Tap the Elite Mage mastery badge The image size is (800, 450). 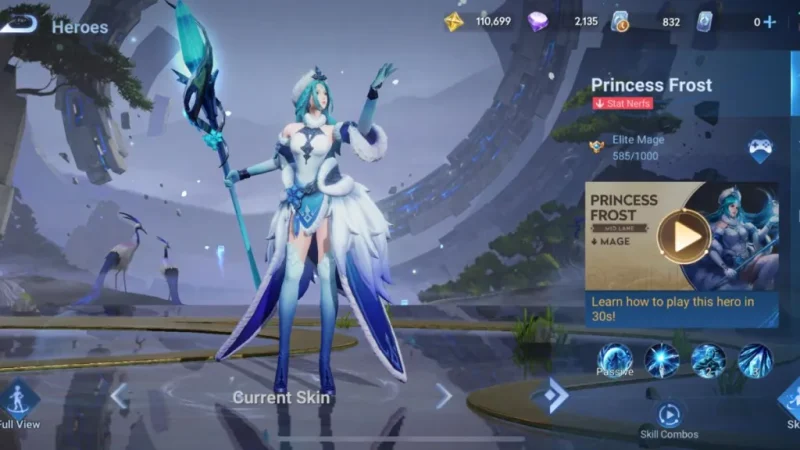[x=600, y=147]
